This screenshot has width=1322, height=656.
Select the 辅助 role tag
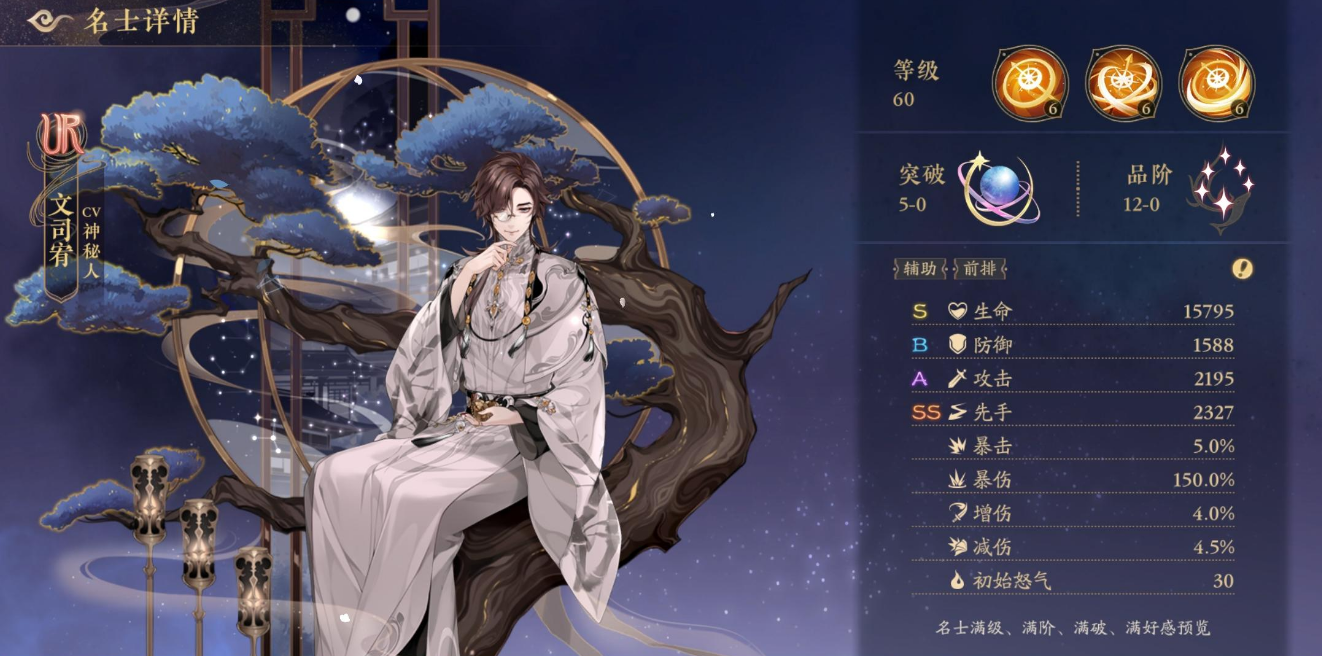coord(920,268)
